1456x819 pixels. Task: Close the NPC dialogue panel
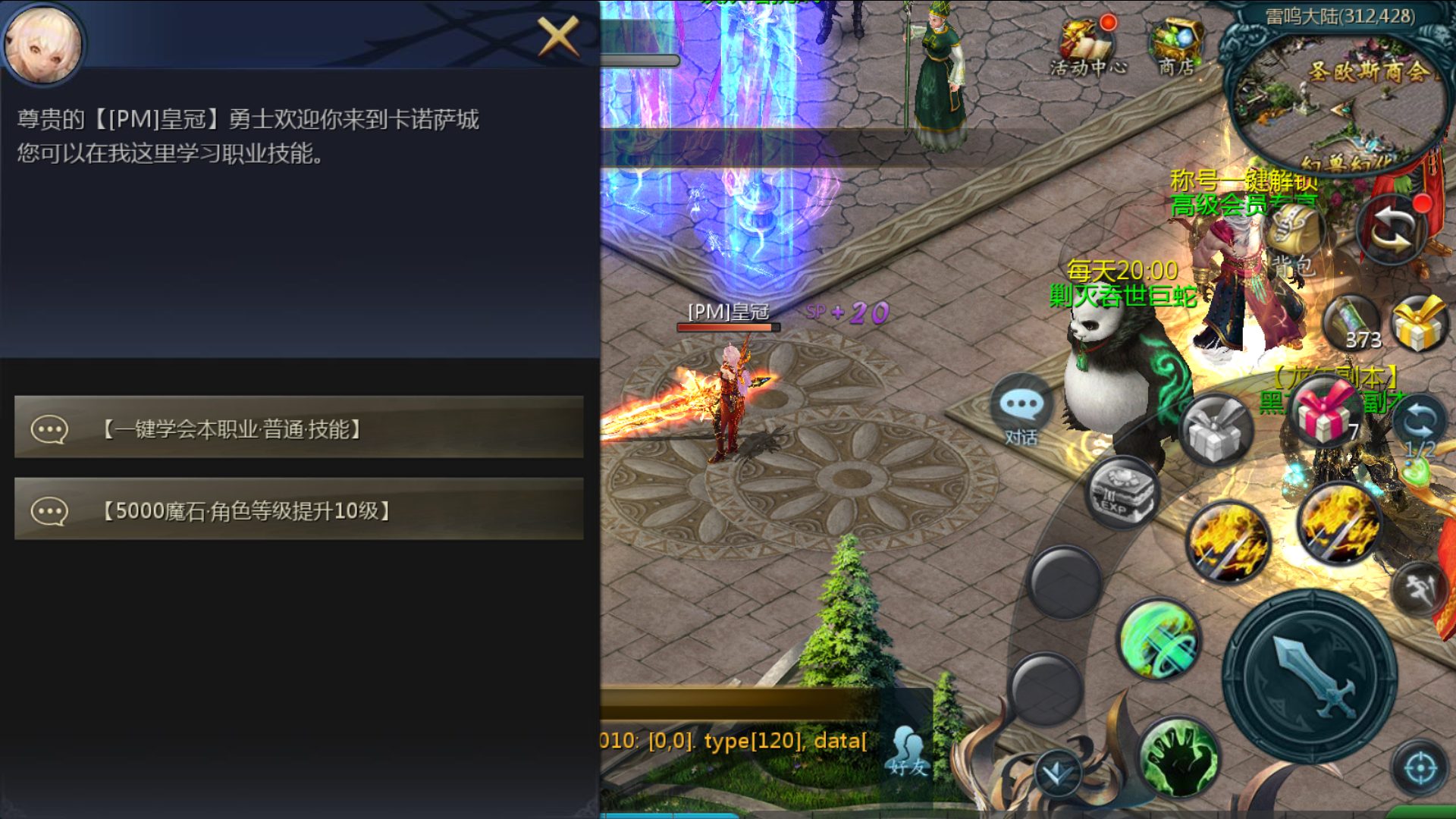(558, 36)
